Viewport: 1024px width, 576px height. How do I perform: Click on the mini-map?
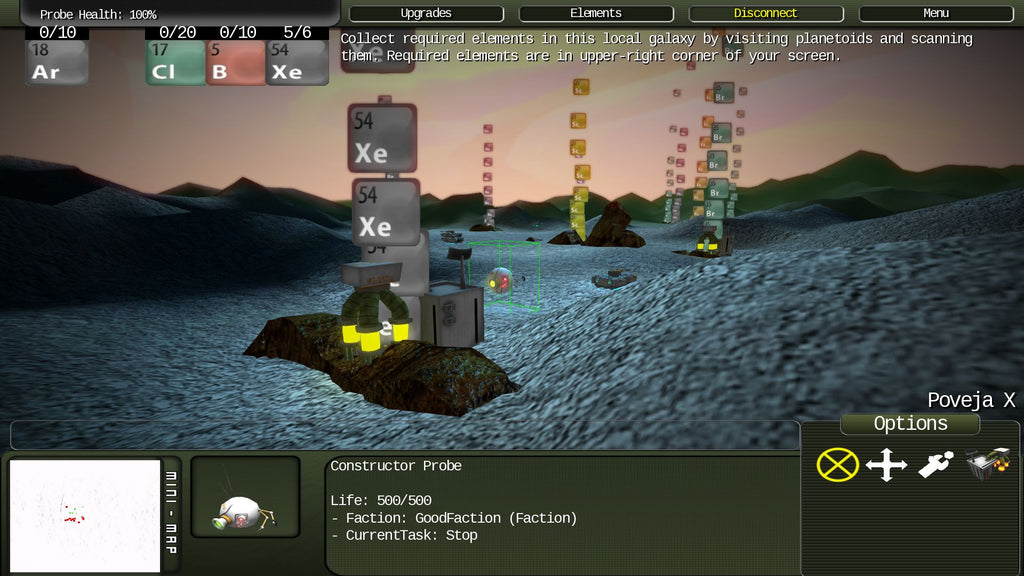coord(85,515)
